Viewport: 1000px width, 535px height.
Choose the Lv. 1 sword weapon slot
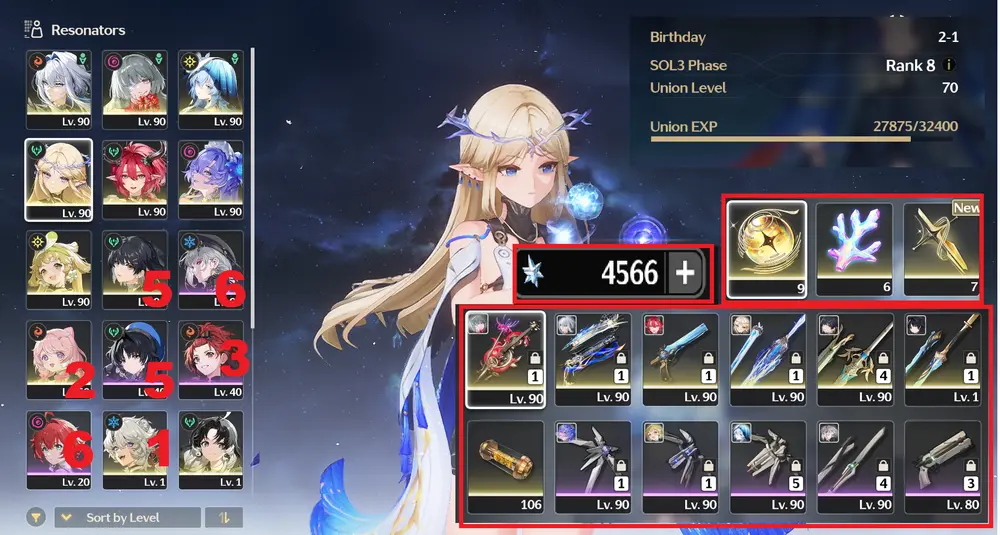(943, 357)
